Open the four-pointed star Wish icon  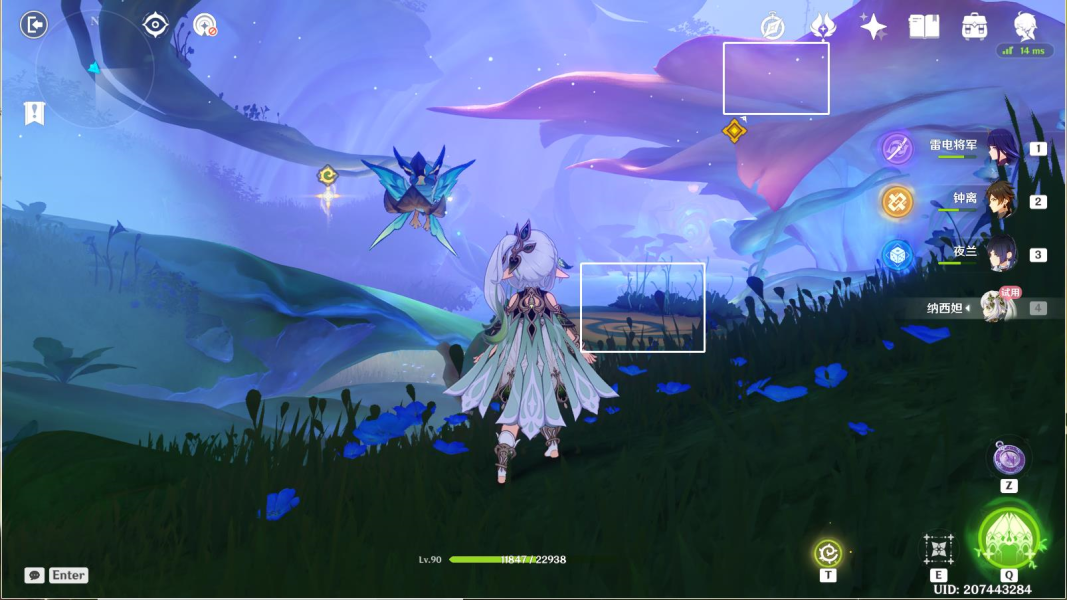[873, 27]
